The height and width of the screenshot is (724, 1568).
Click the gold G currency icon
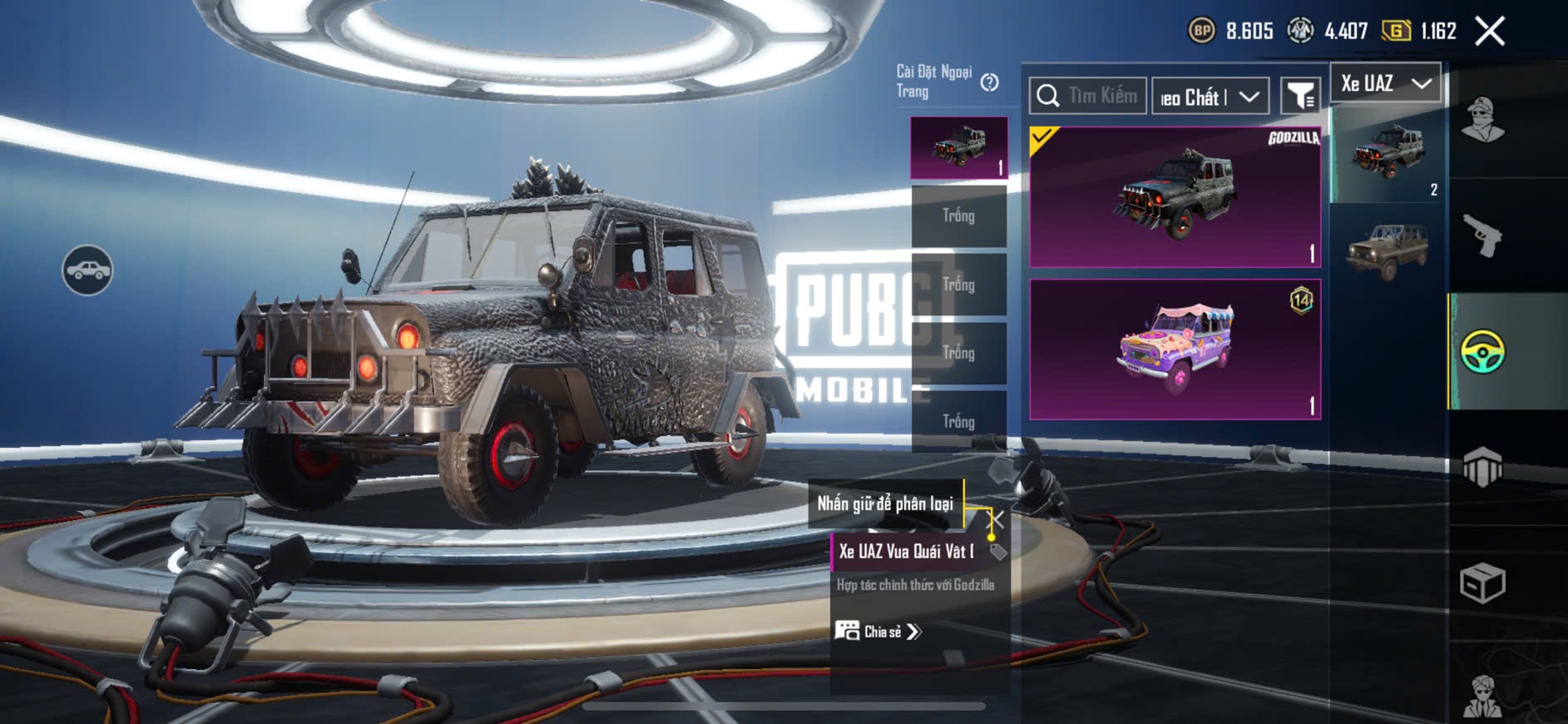pos(1396,32)
